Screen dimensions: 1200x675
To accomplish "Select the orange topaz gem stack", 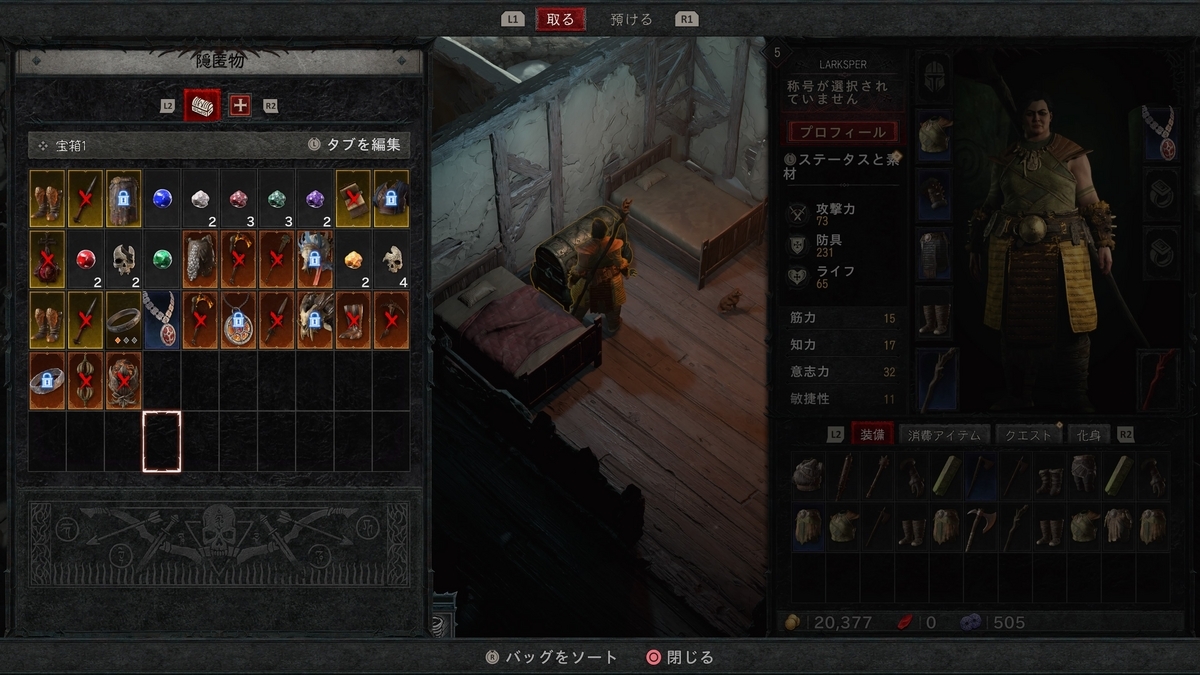I will click(353, 259).
